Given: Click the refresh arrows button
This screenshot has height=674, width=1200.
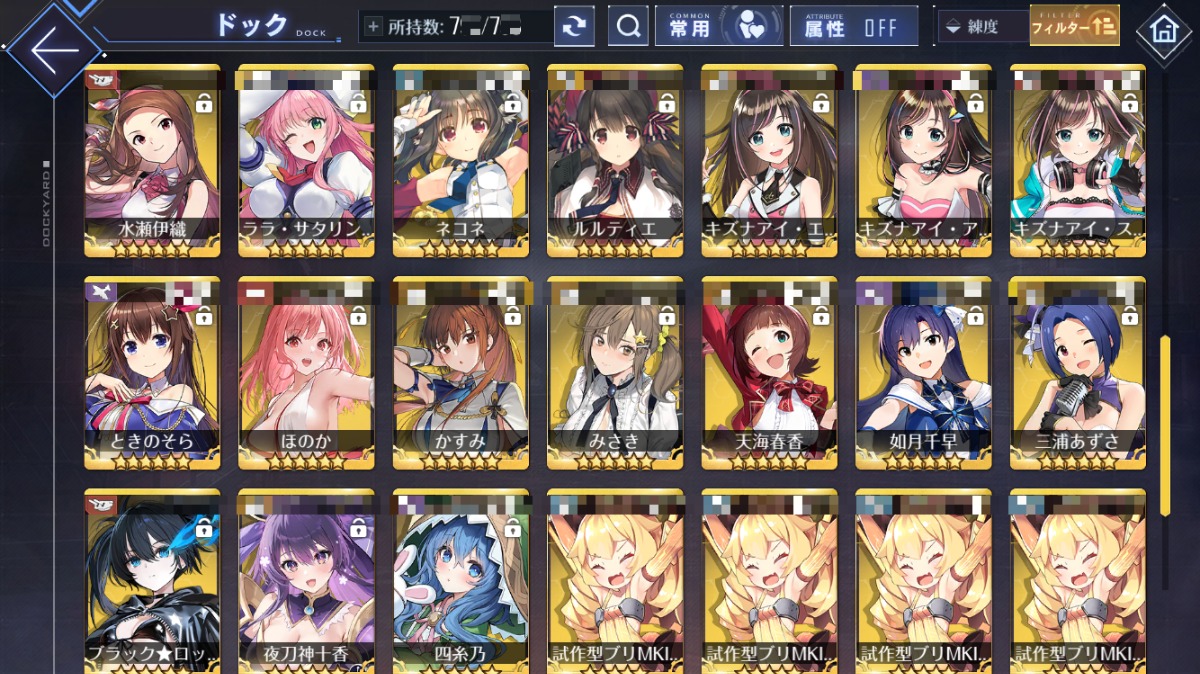Looking at the screenshot, I should (573, 27).
